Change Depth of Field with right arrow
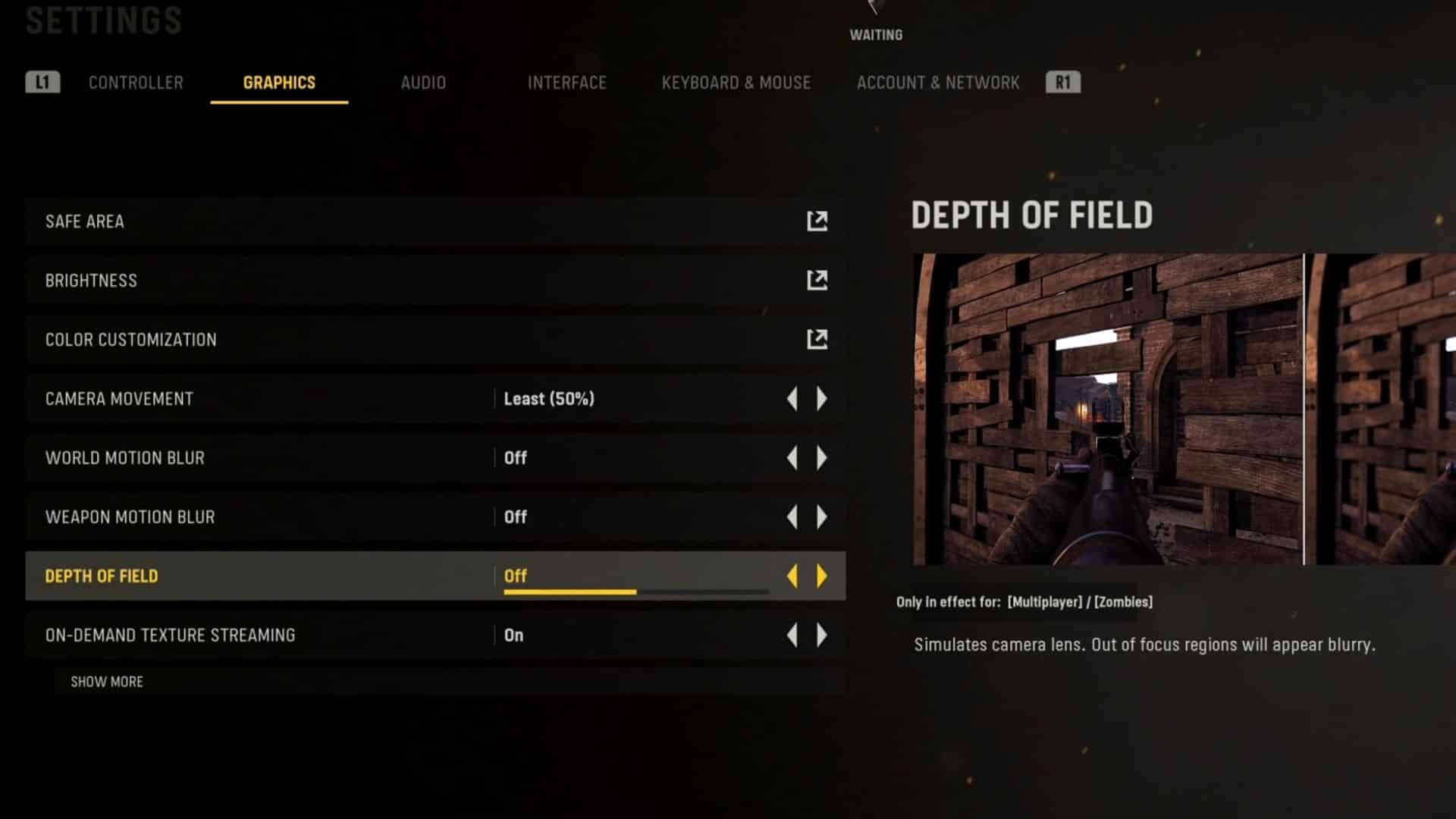 [x=822, y=576]
